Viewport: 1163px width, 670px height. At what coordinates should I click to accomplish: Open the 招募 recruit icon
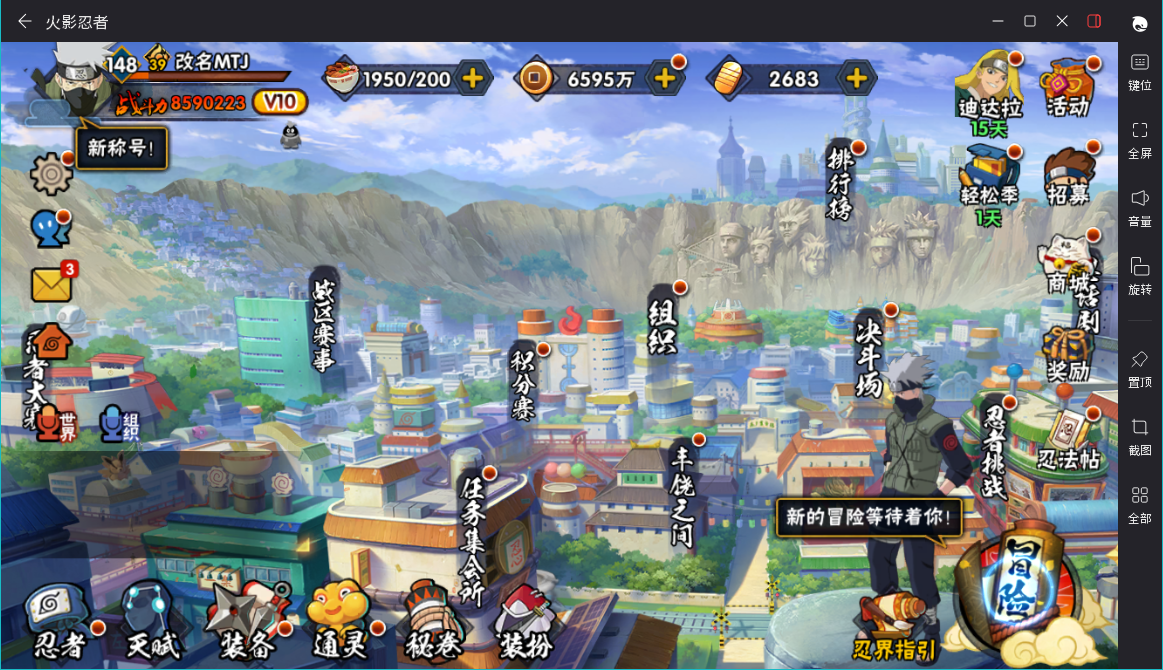click(x=1067, y=177)
